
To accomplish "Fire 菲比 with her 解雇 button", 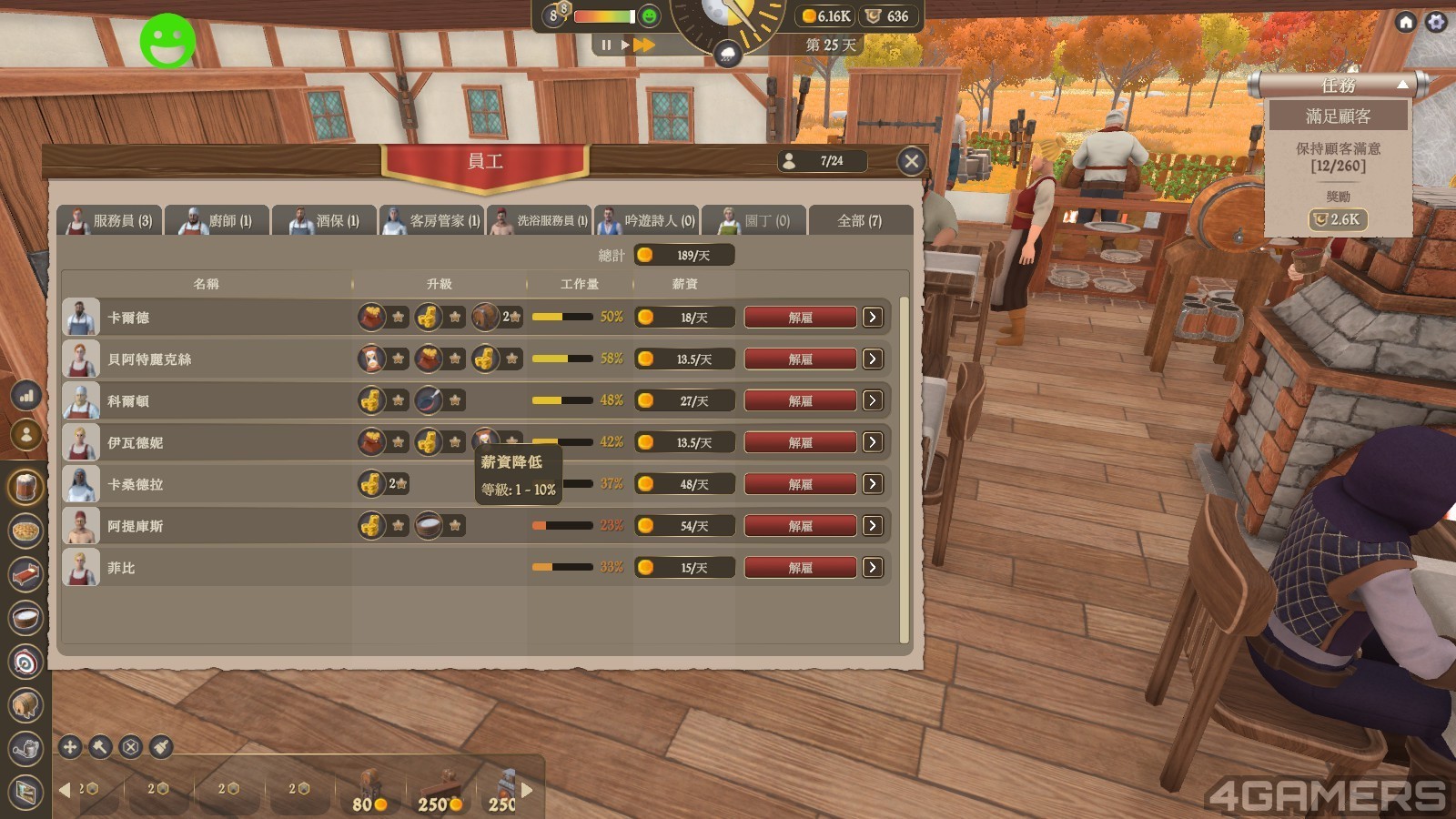I will pos(800,568).
